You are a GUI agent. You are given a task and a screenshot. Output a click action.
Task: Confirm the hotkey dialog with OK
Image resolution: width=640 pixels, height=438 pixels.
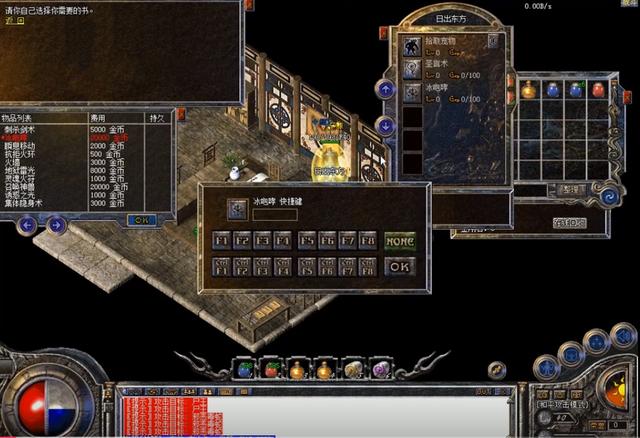(x=399, y=266)
